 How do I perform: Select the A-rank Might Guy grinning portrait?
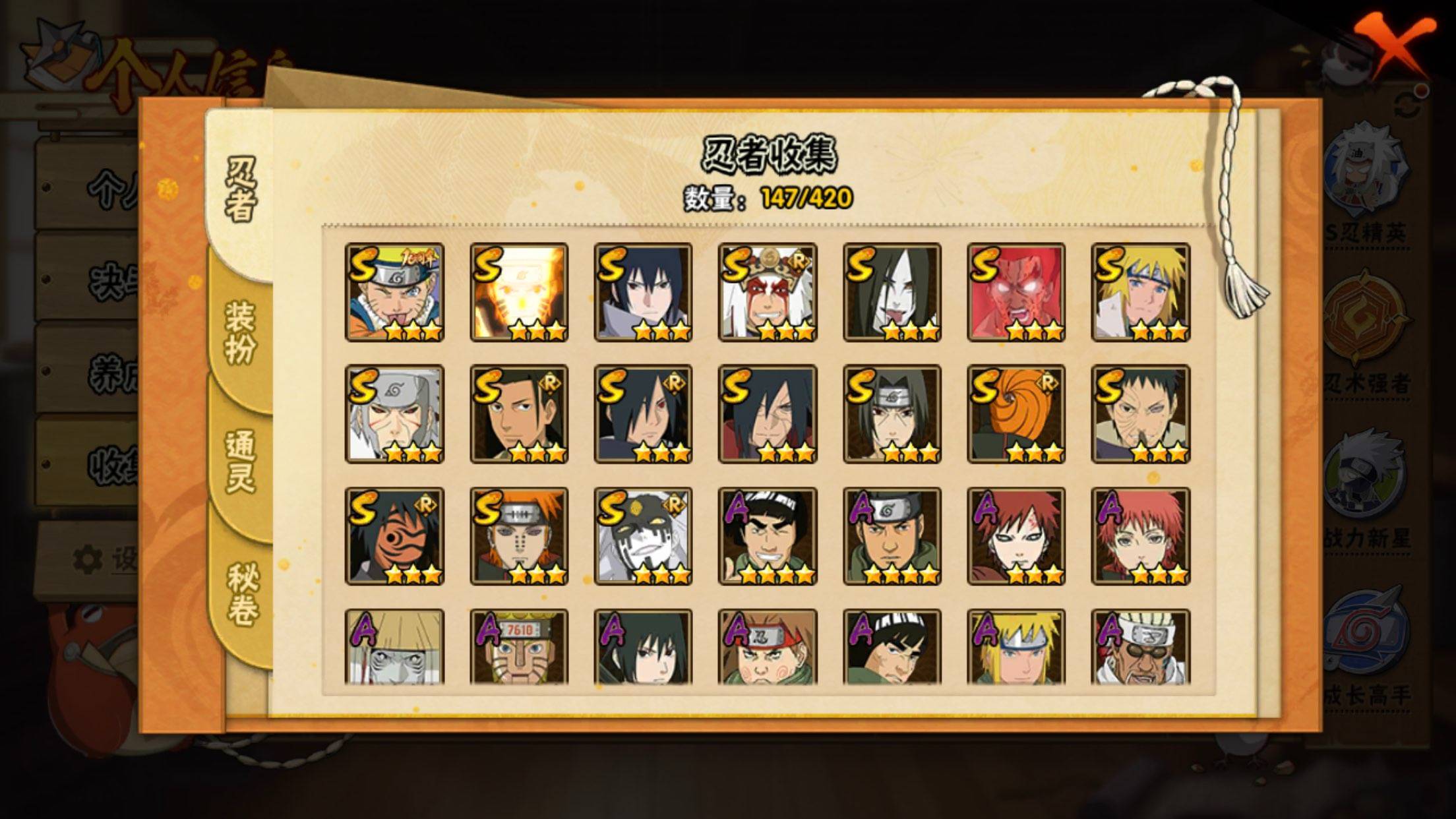pos(768,536)
